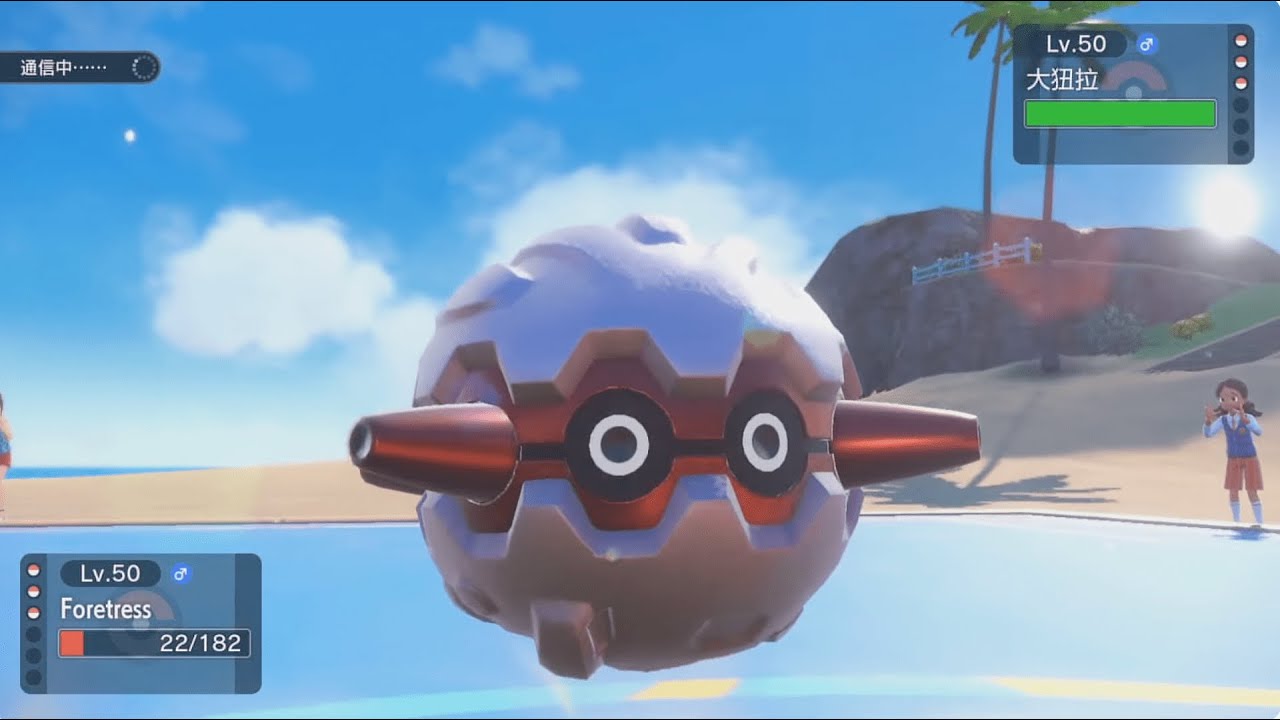
Task: Click the Foretress name label
Action: [107, 609]
